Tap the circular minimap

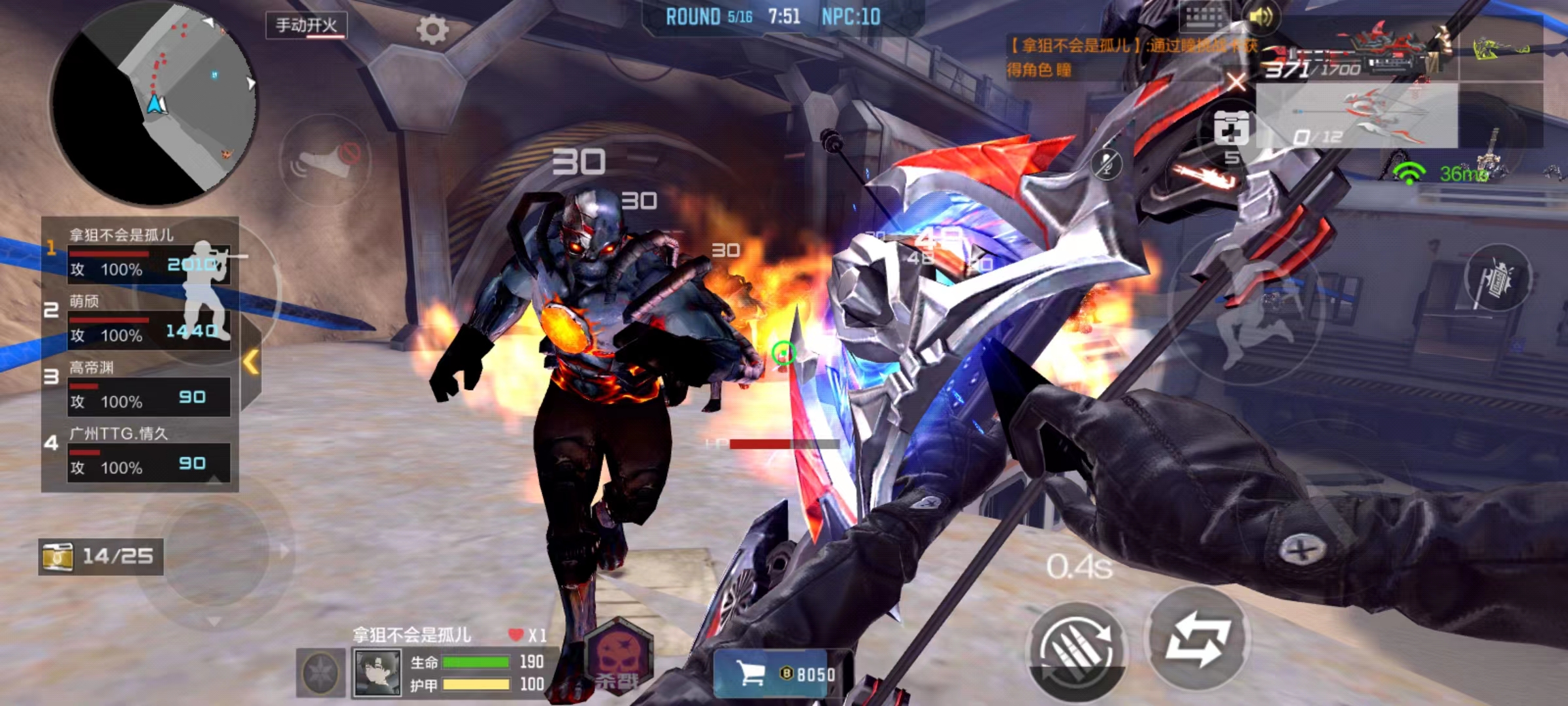tap(154, 105)
